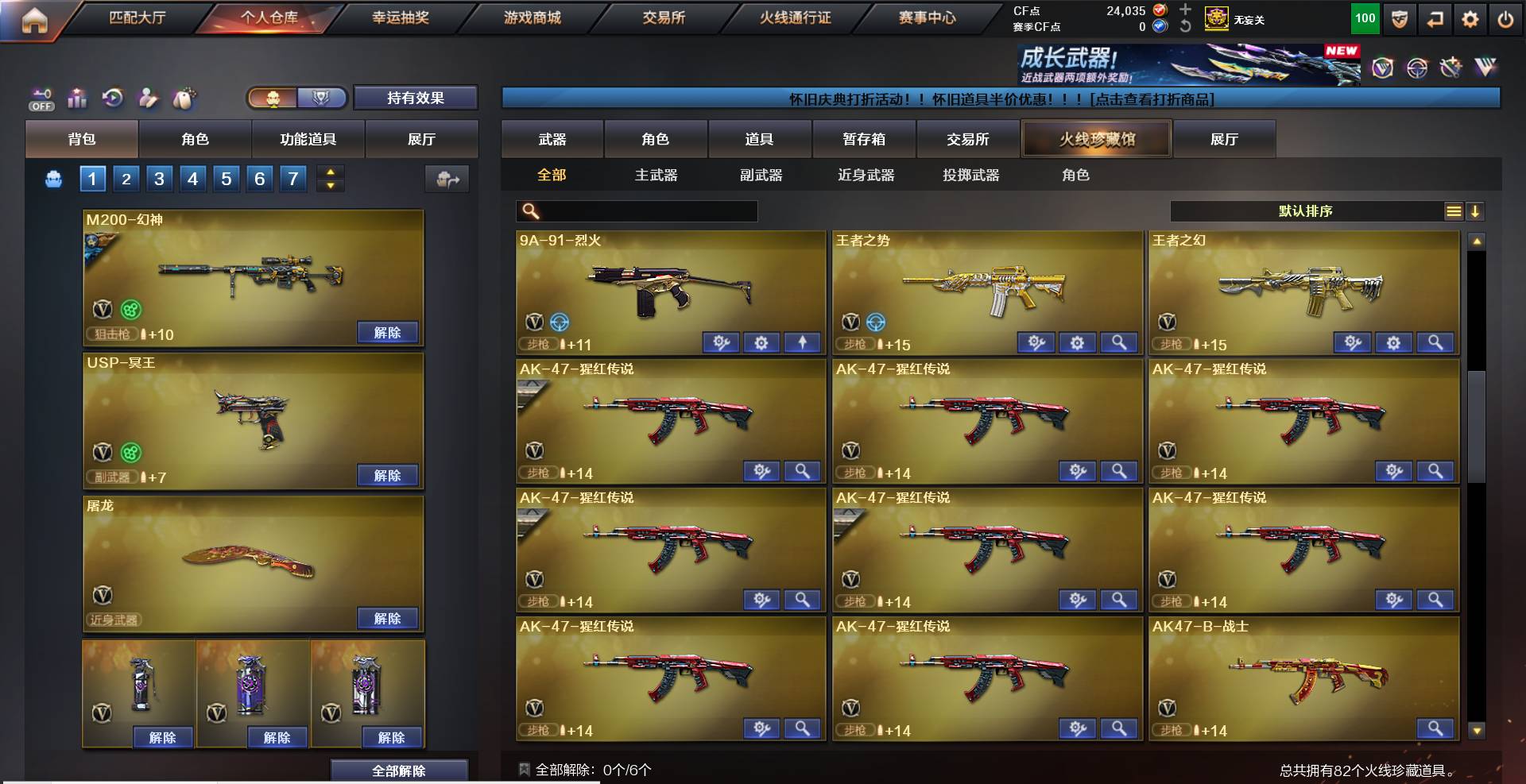Click the crosshair scope icon under the NEW banner
The image size is (1526, 784).
click(x=1416, y=68)
